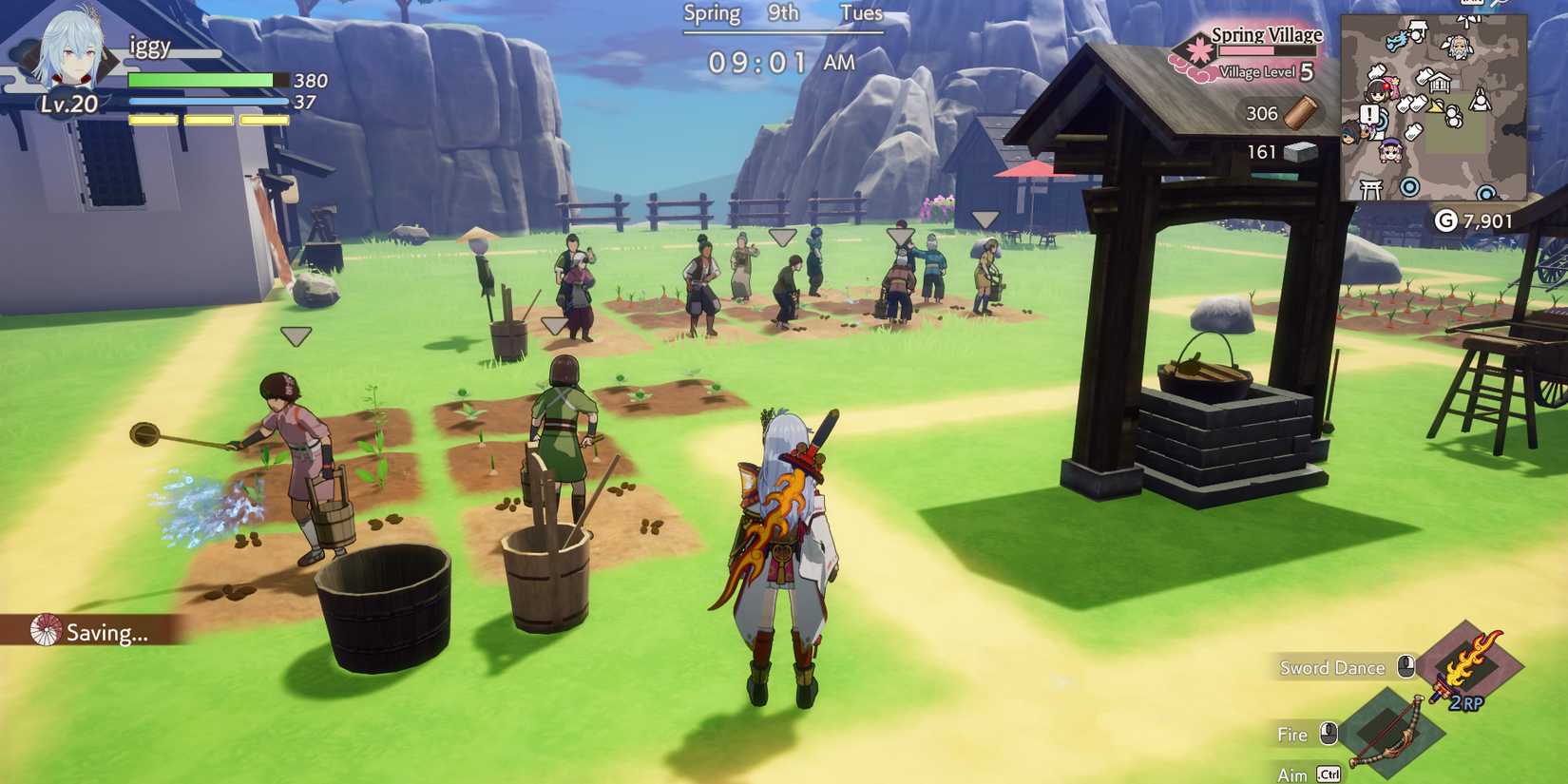1568x784 pixels.
Task: Click the mouse-button glyph beside Sword Dance
Action: coord(1405,665)
